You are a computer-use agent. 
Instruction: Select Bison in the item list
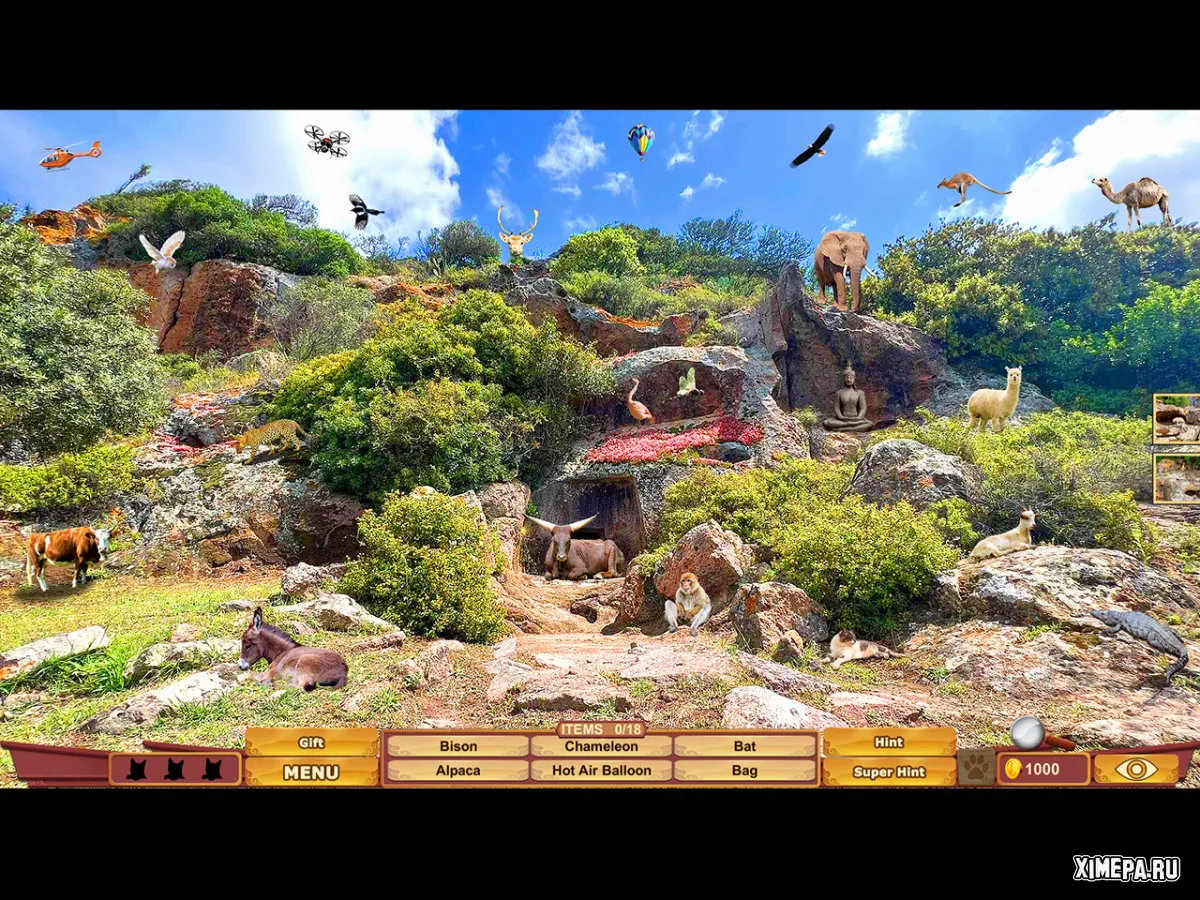click(x=458, y=746)
